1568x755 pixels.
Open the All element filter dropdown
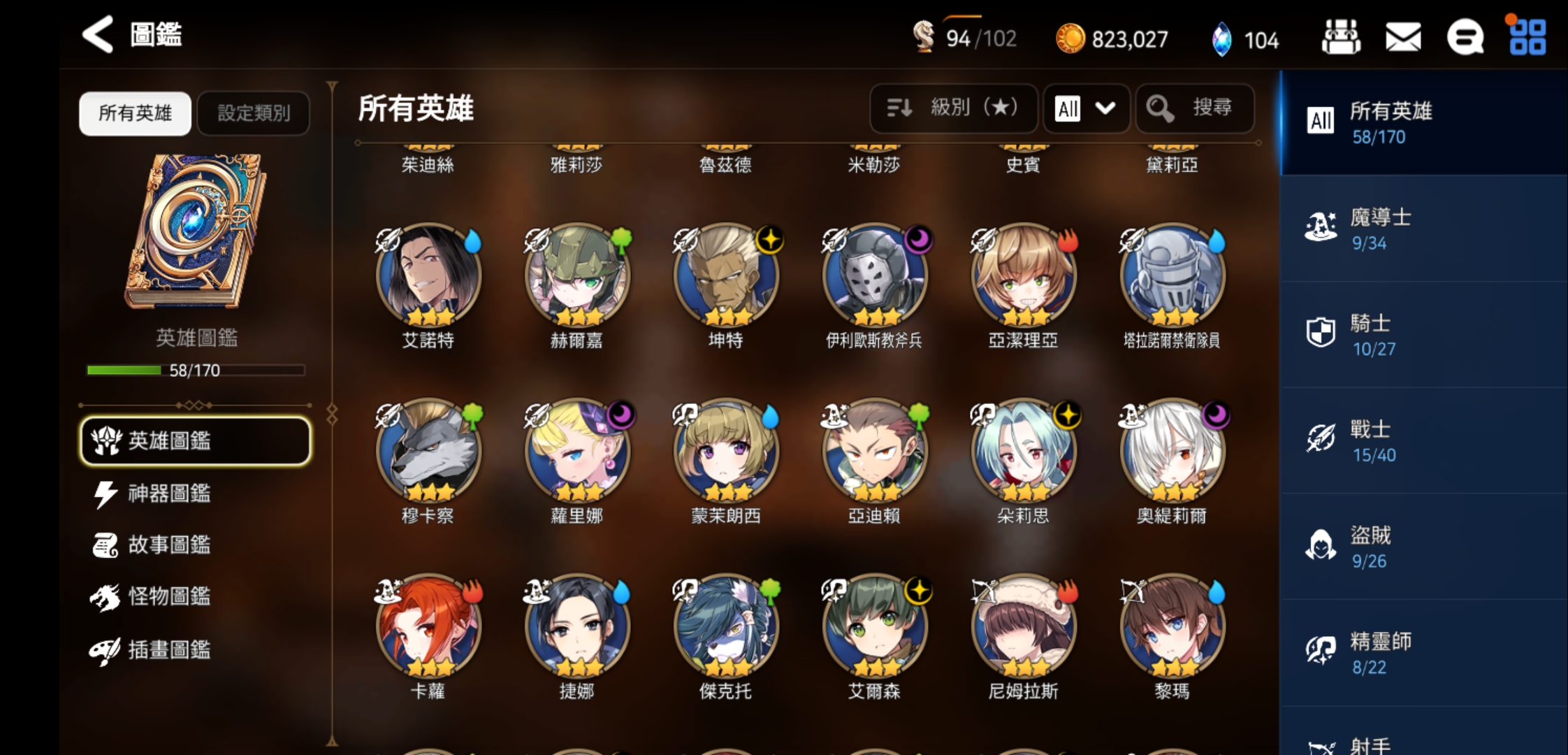[x=1086, y=108]
